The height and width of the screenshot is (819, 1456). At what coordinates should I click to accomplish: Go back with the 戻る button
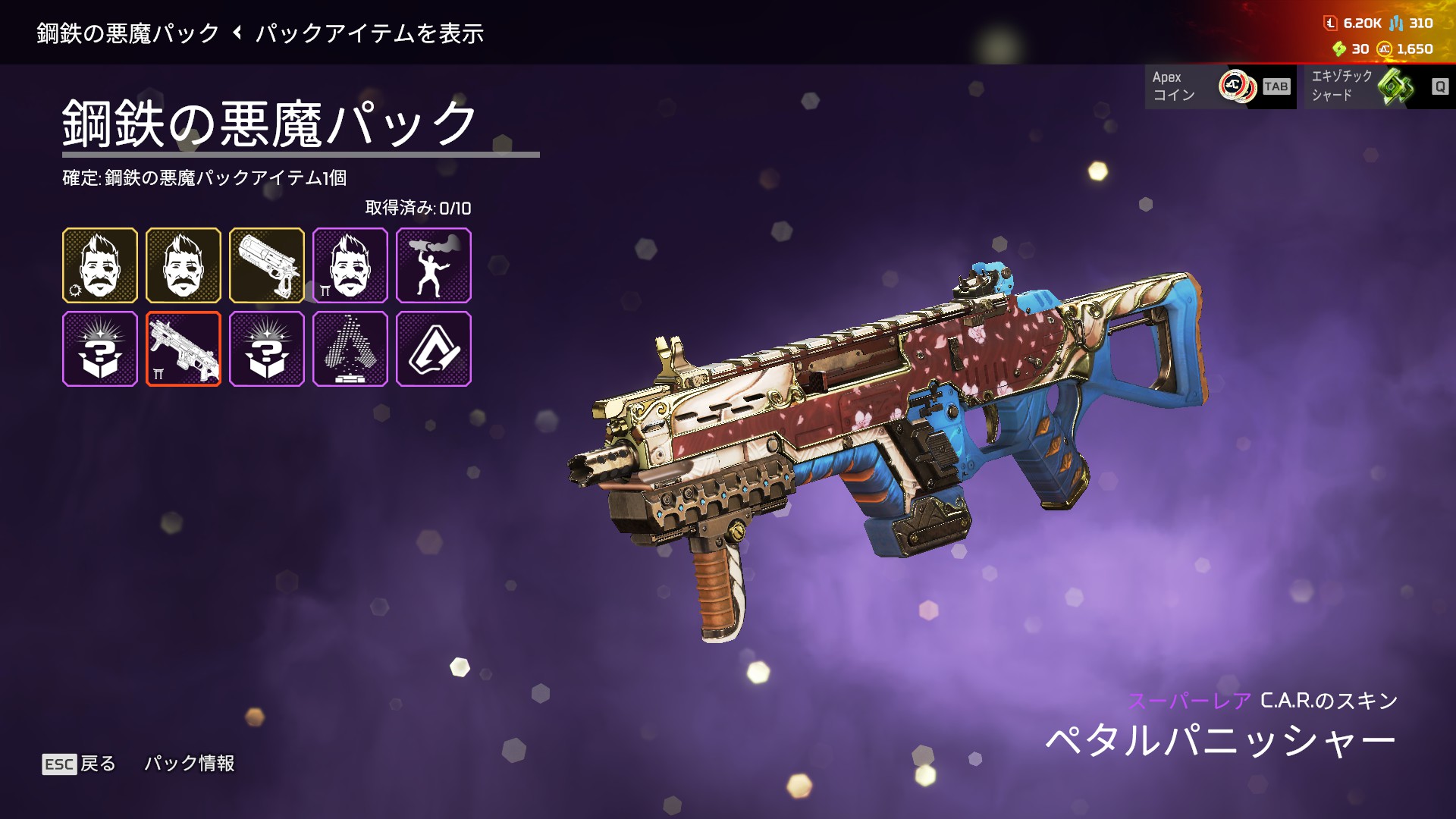[x=80, y=764]
